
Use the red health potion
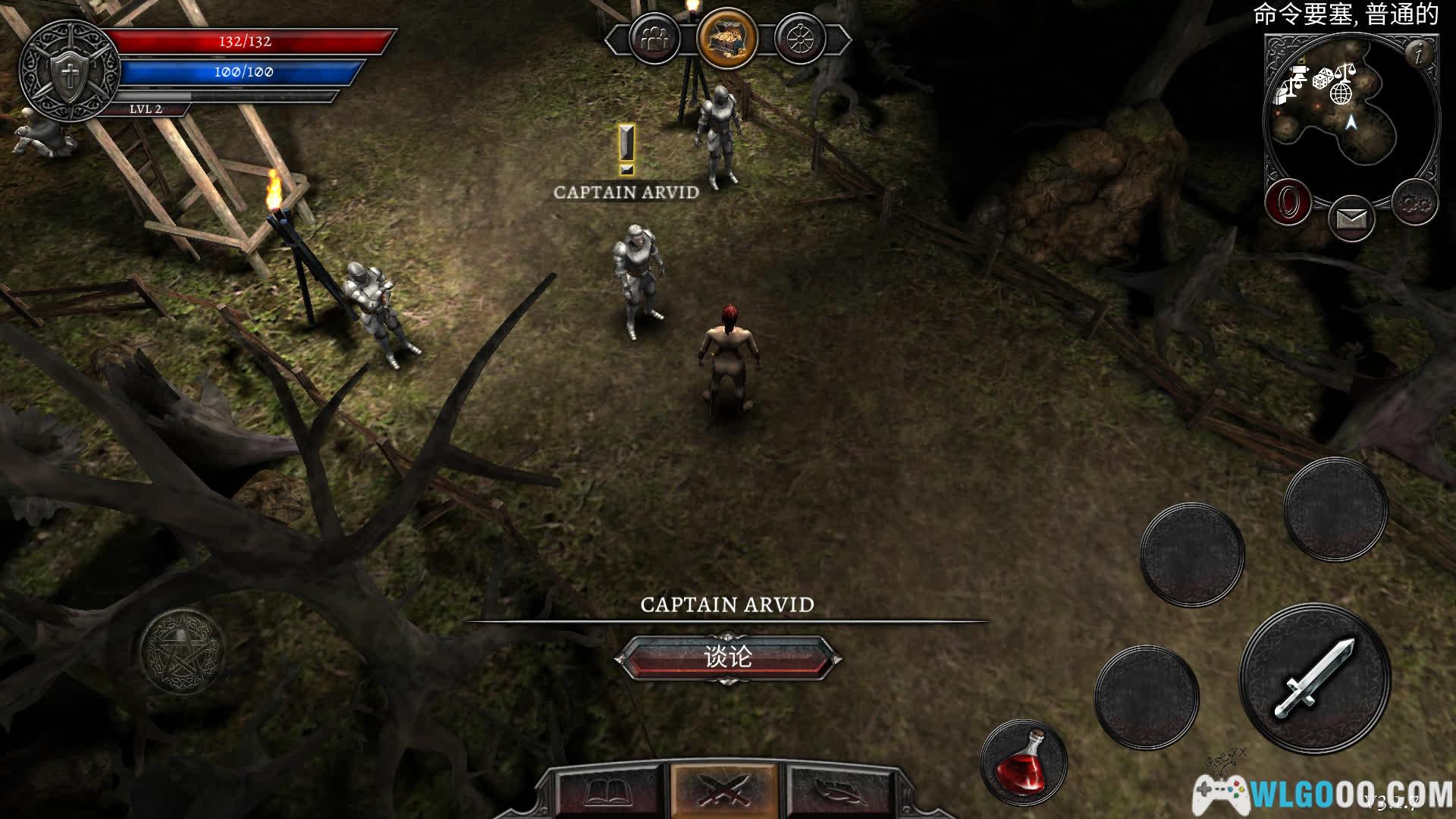(1024, 762)
